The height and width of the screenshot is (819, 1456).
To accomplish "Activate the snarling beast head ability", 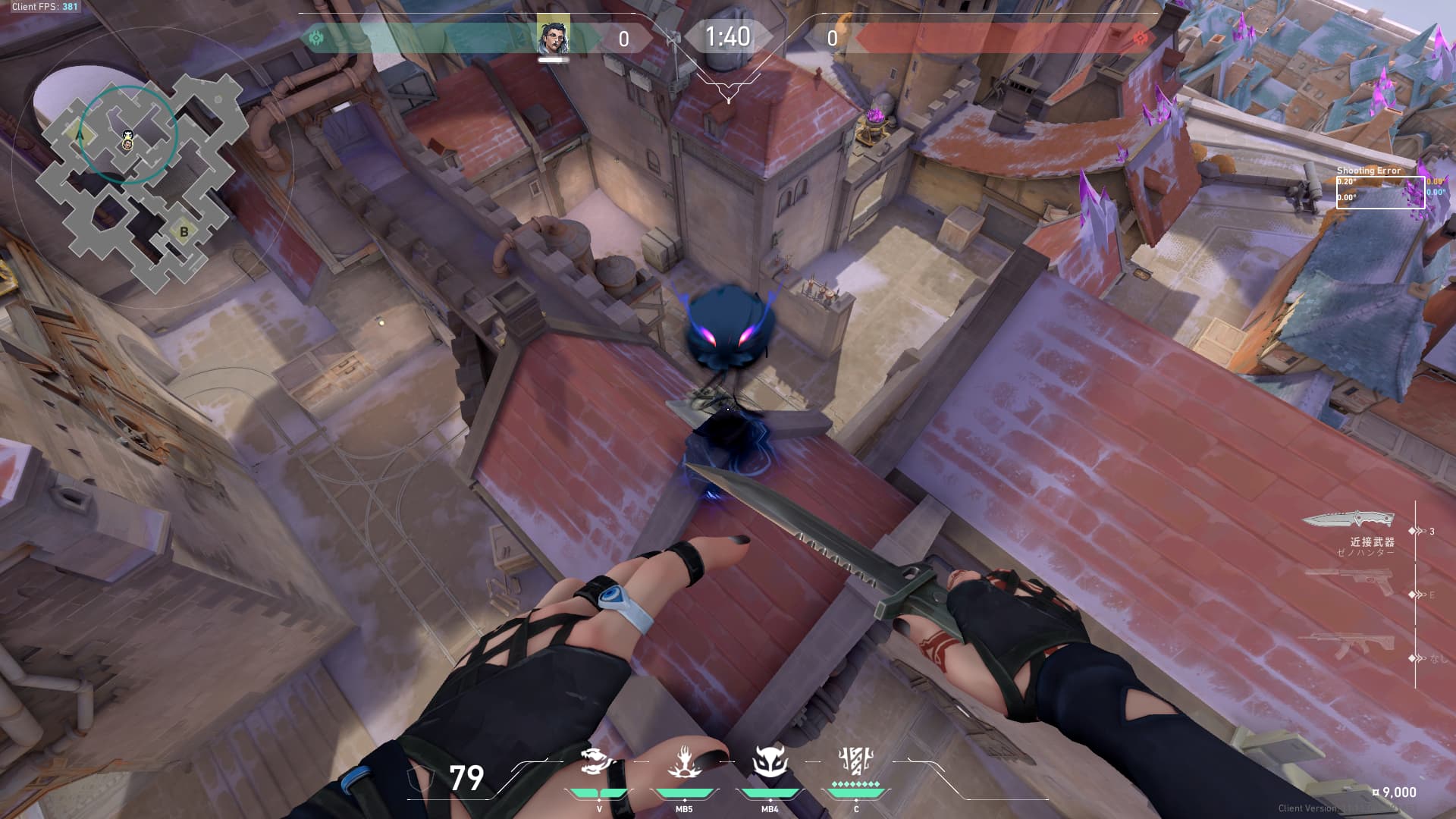I will 598,762.
